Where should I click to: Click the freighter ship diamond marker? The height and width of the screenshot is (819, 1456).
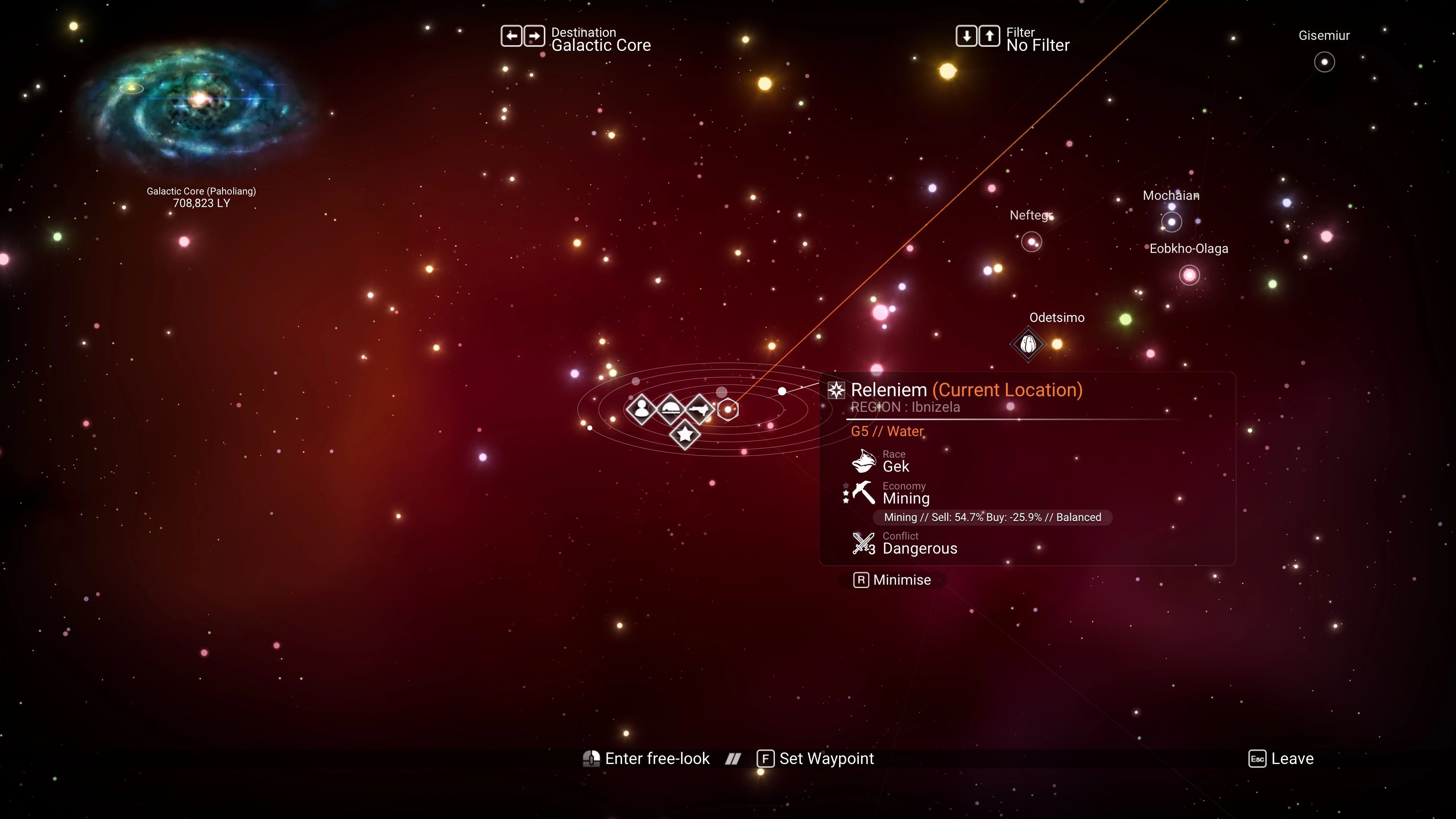tap(700, 408)
